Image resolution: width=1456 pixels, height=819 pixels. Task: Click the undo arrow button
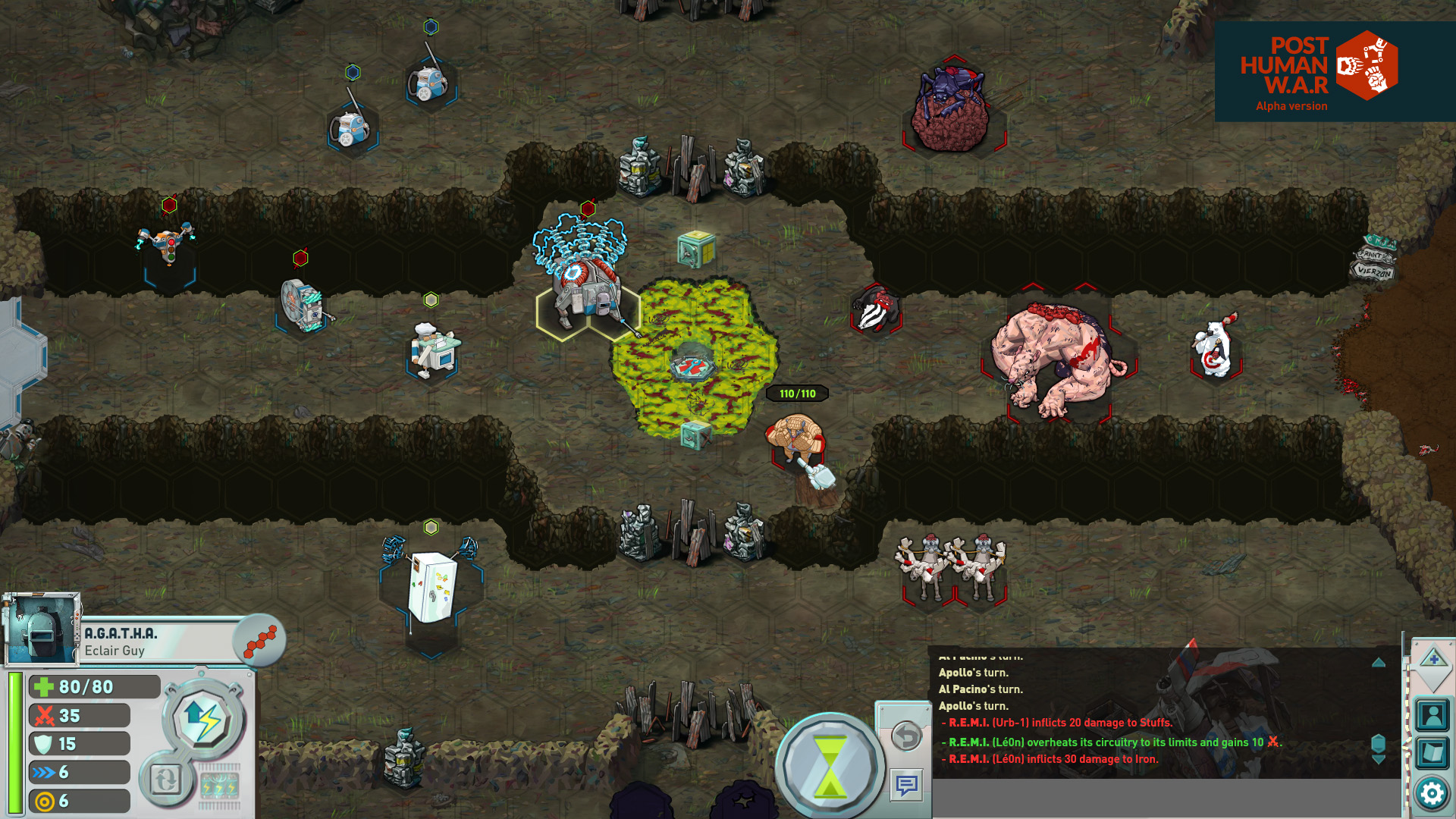click(905, 736)
